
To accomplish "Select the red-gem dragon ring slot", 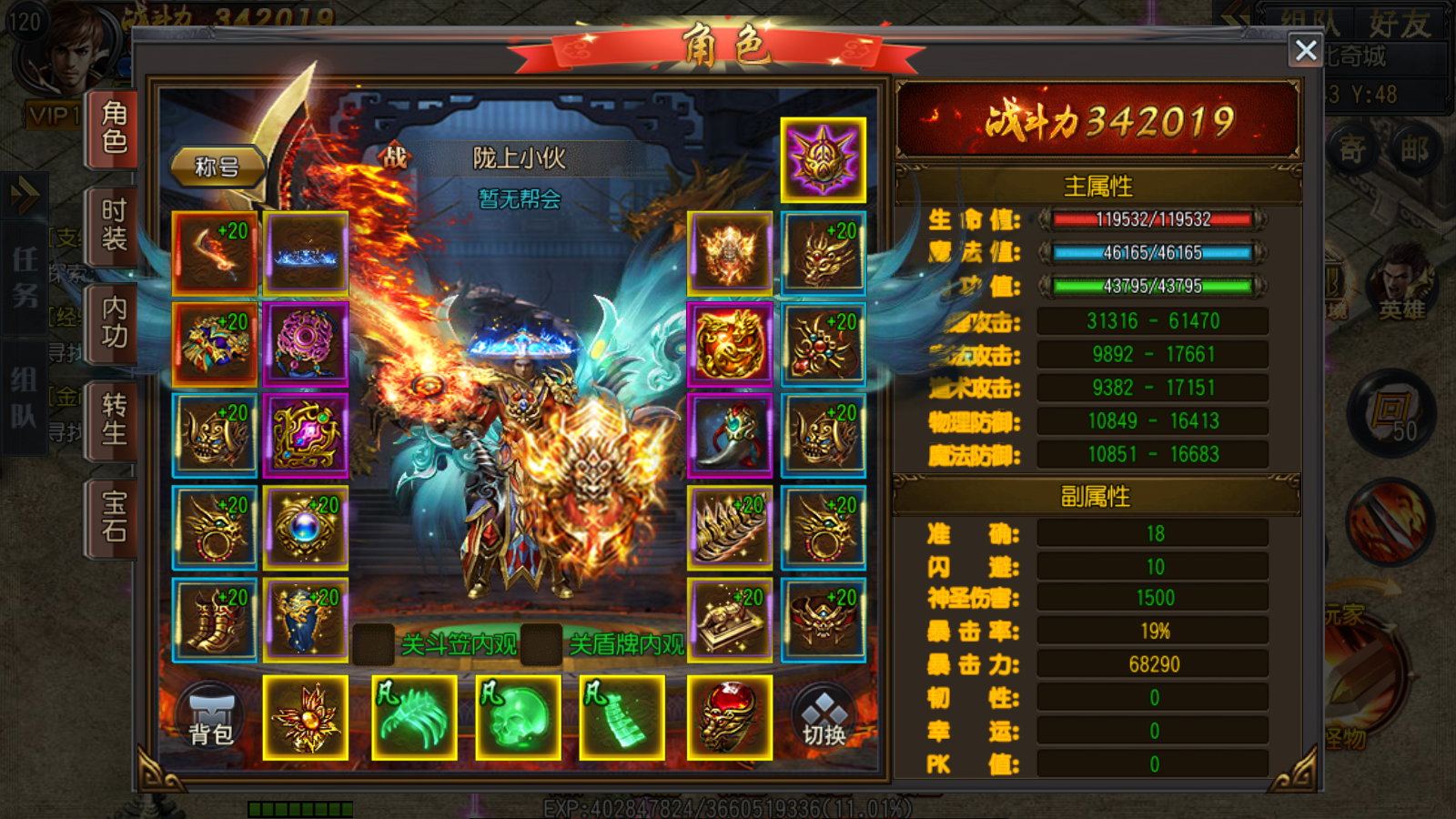I will pos(729,718).
